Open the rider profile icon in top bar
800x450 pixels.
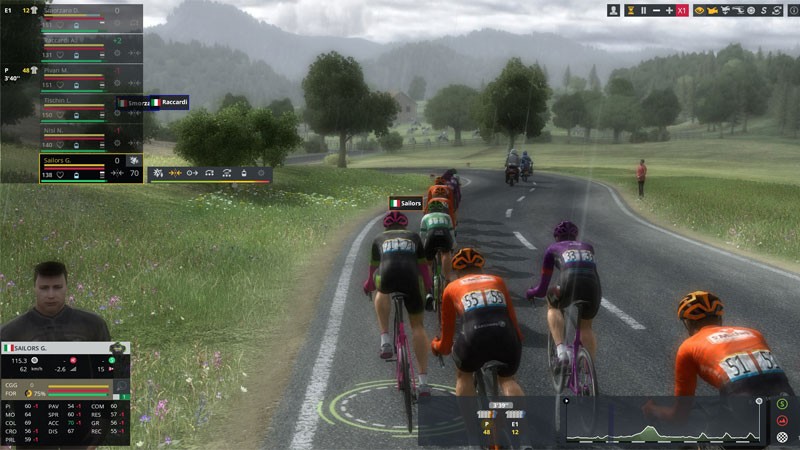612,10
